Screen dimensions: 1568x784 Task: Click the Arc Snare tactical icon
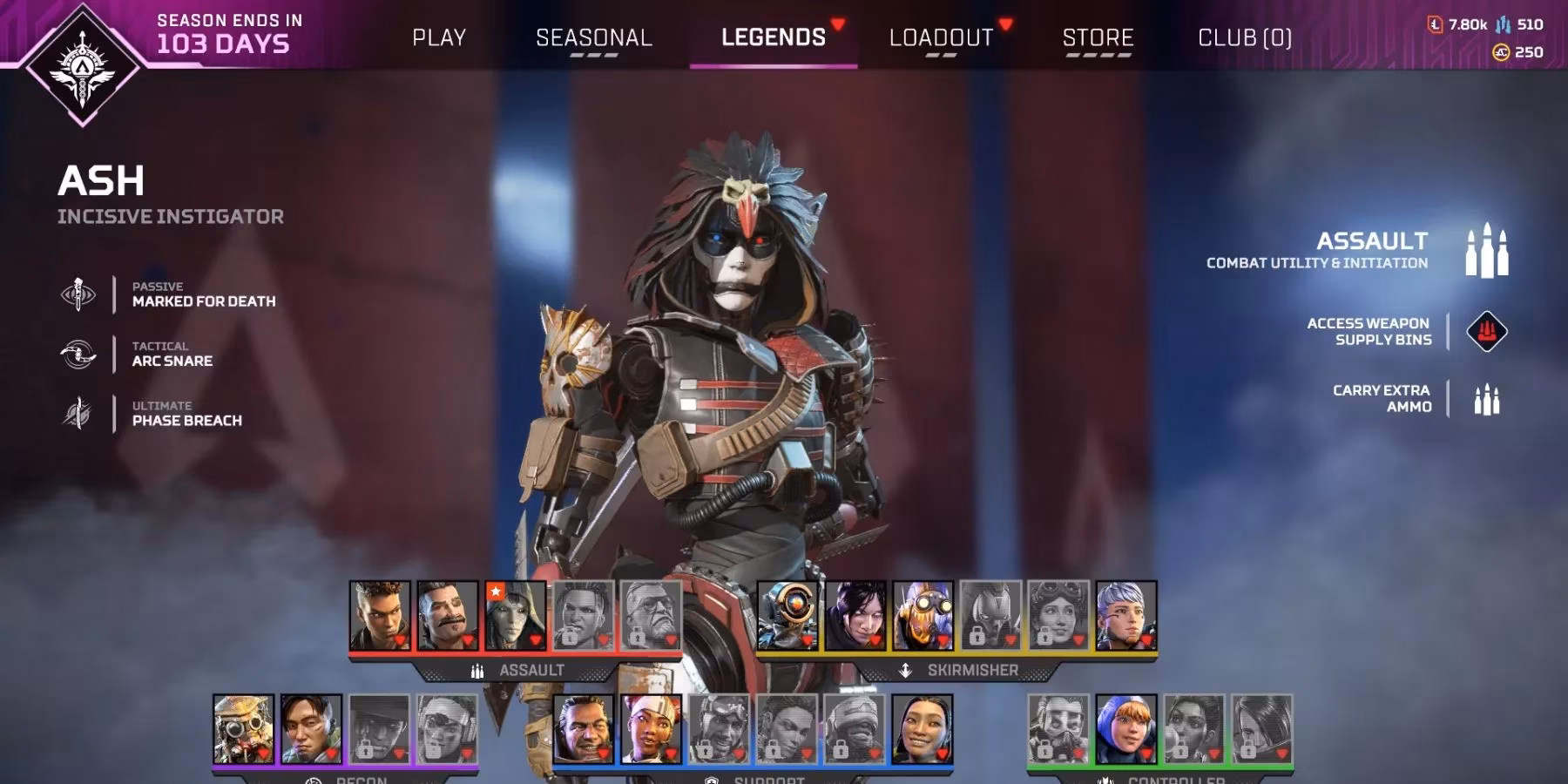[x=79, y=353]
